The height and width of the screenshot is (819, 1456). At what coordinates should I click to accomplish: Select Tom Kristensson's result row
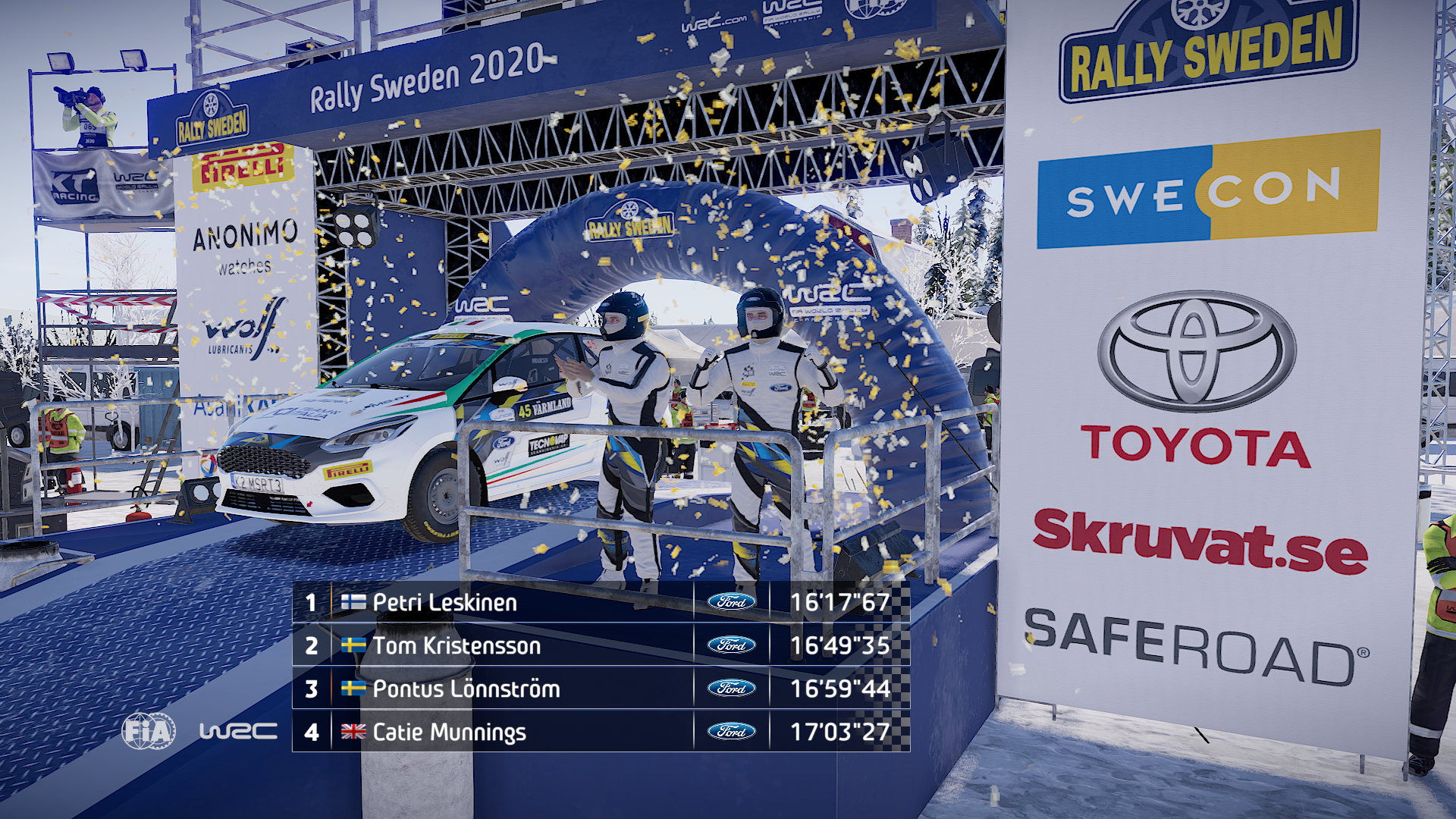[x=601, y=645]
